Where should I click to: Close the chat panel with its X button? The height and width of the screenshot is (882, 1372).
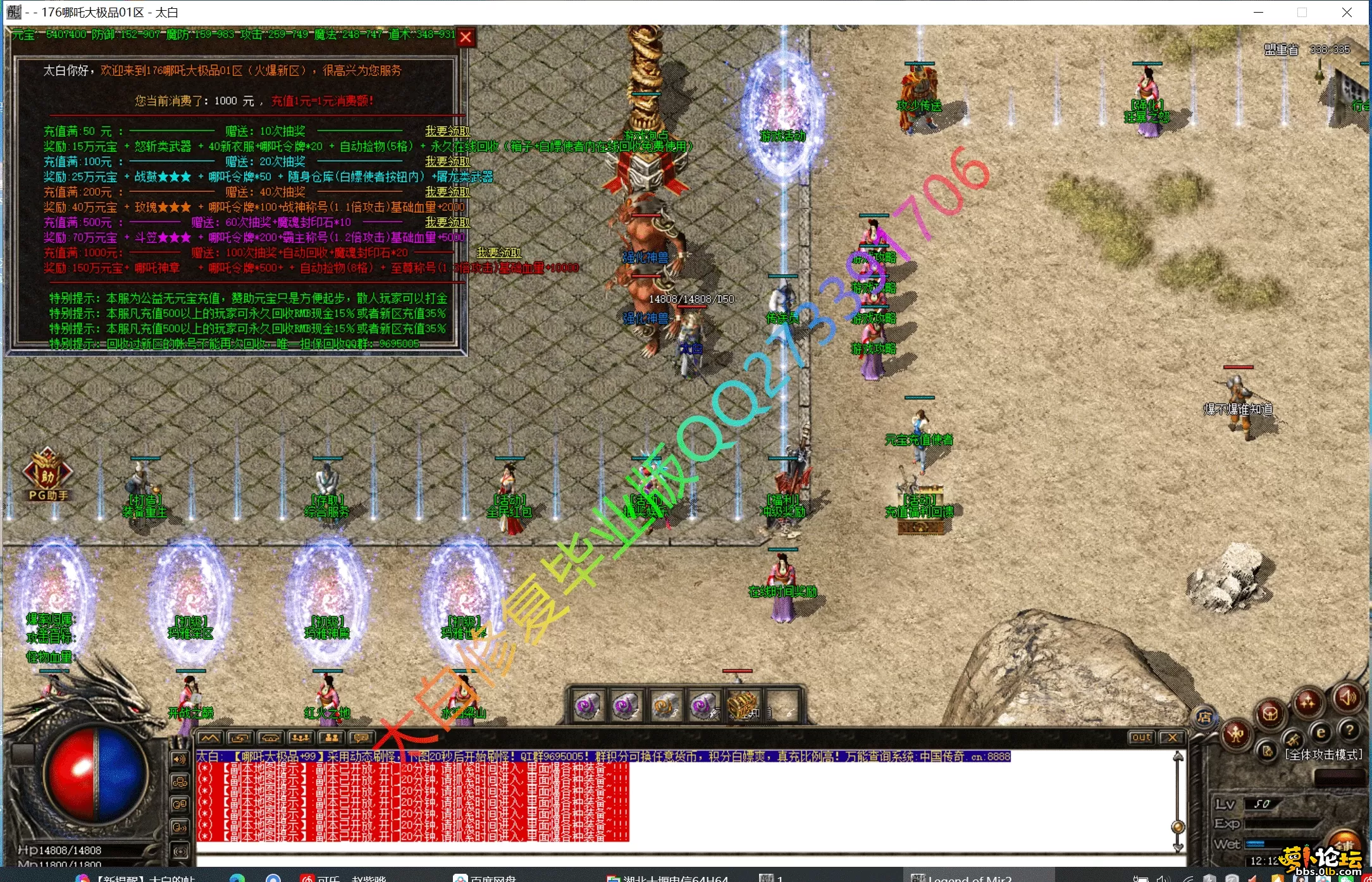1172,737
